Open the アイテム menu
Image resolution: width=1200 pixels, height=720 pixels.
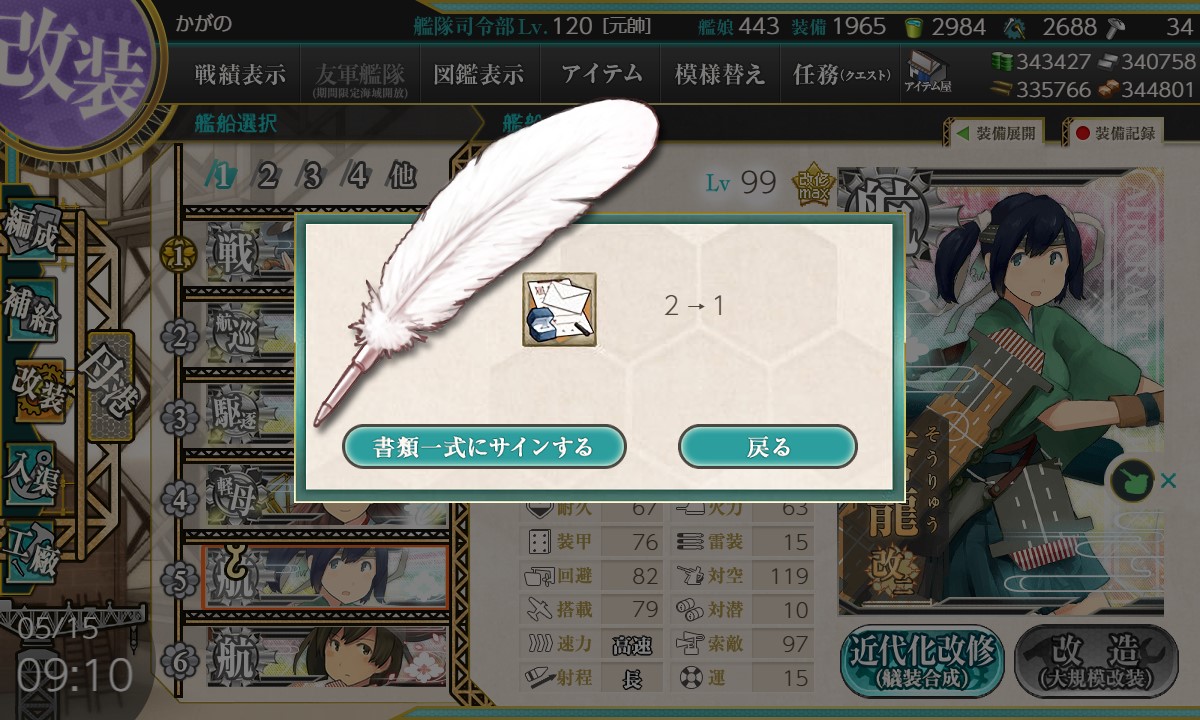601,75
